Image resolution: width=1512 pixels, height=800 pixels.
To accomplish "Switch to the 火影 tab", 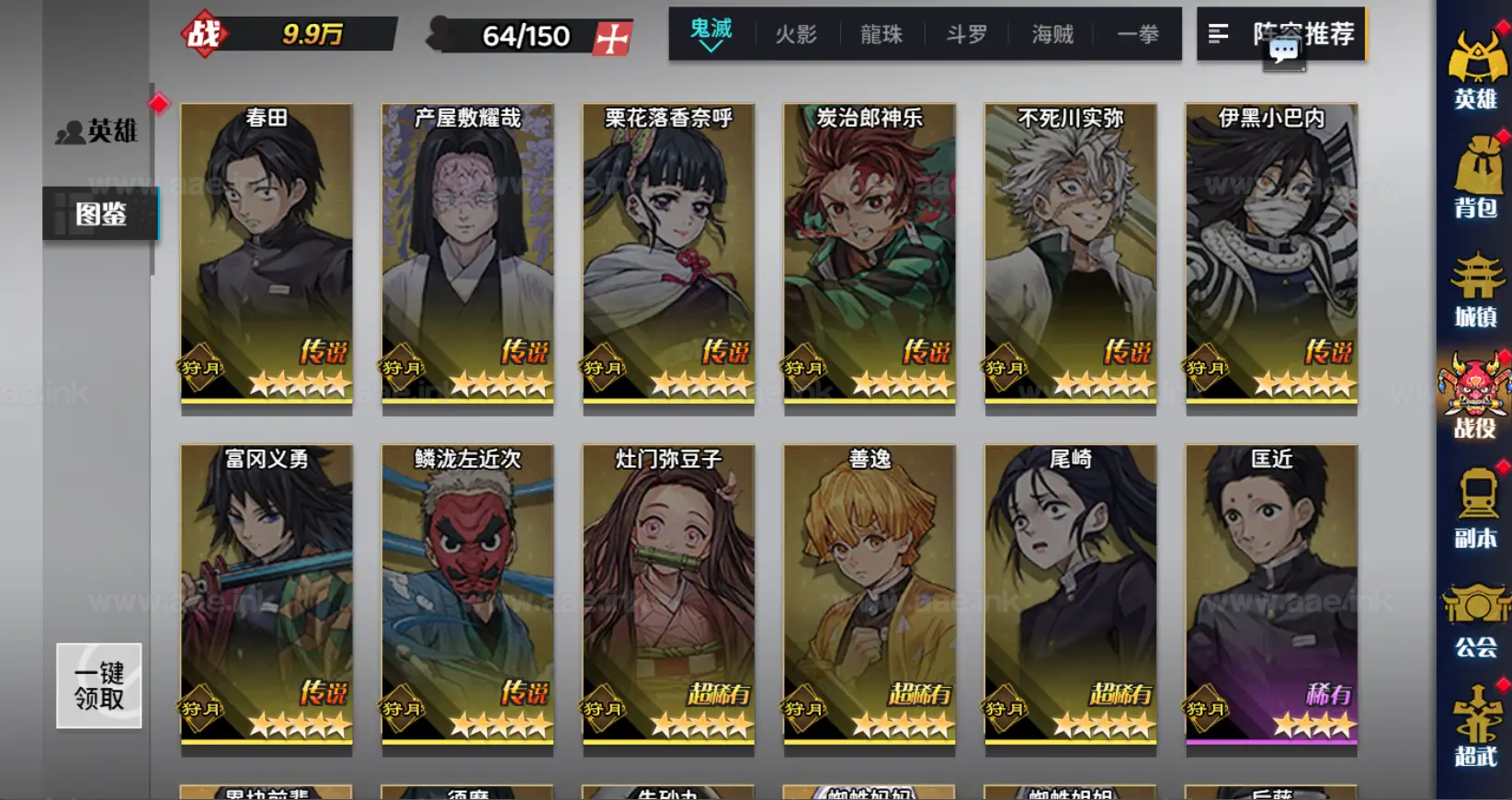I will (797, 33).
